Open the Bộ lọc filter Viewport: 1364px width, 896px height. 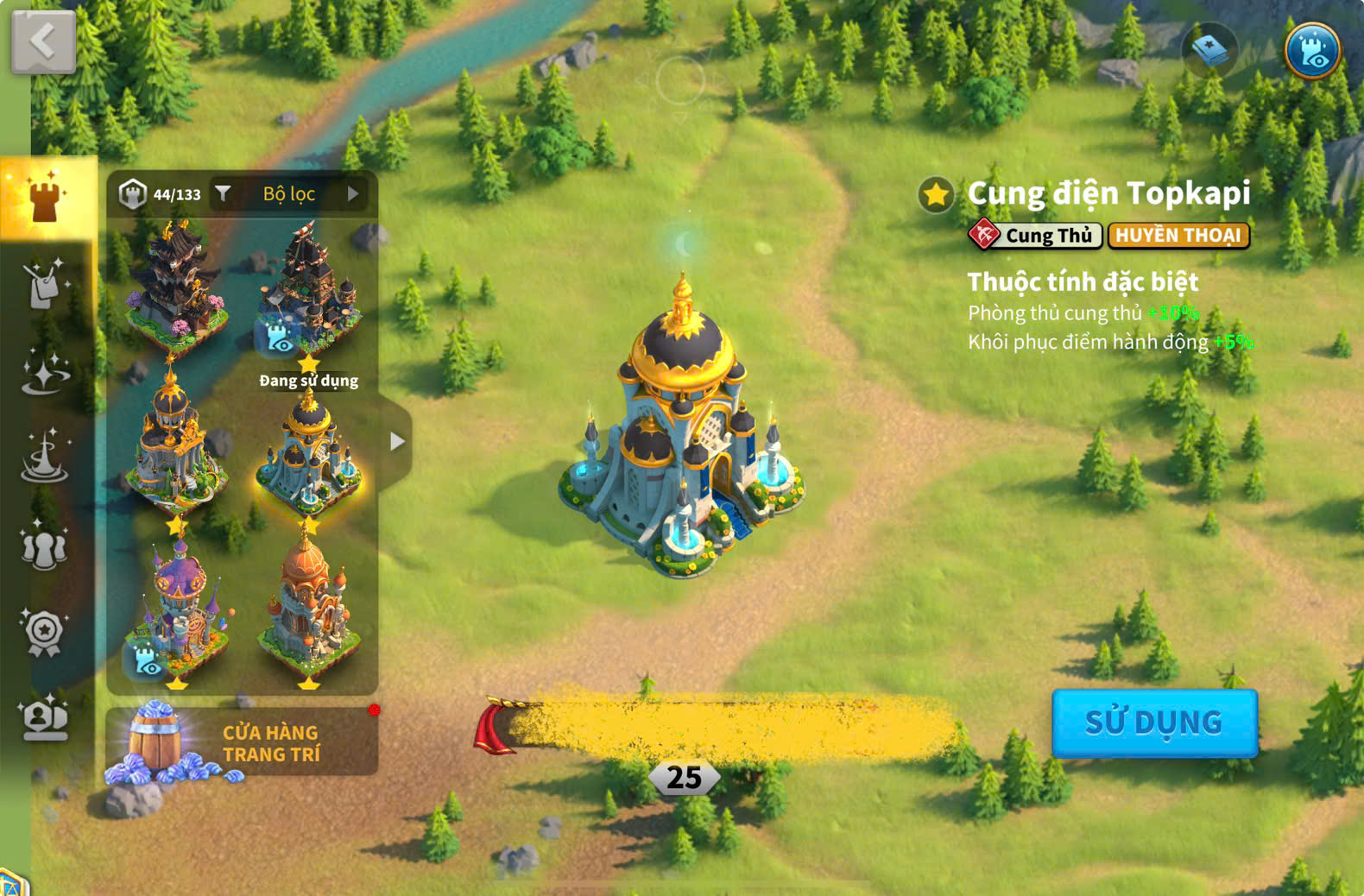[289, 194]
